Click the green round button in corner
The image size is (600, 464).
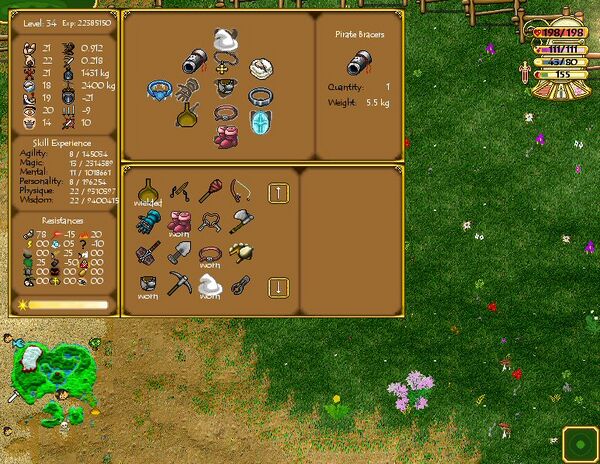579,443
